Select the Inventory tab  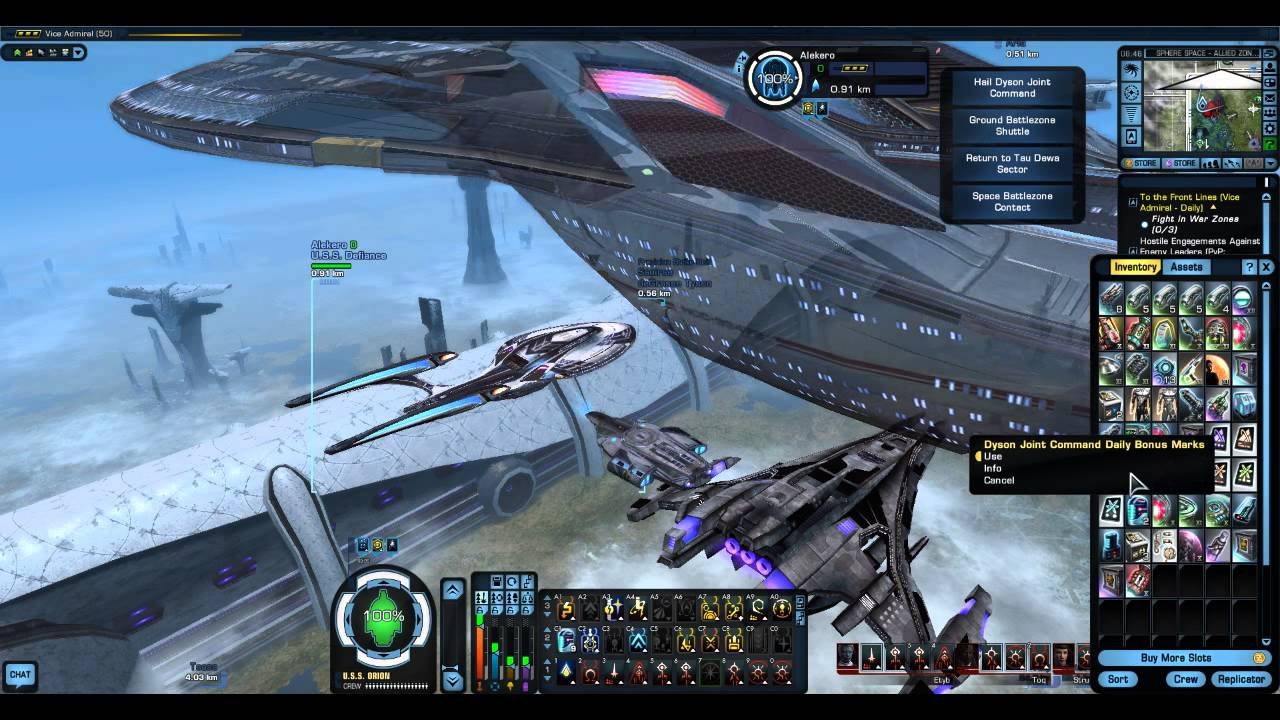pyautogui.click(x=1135, y=267)
